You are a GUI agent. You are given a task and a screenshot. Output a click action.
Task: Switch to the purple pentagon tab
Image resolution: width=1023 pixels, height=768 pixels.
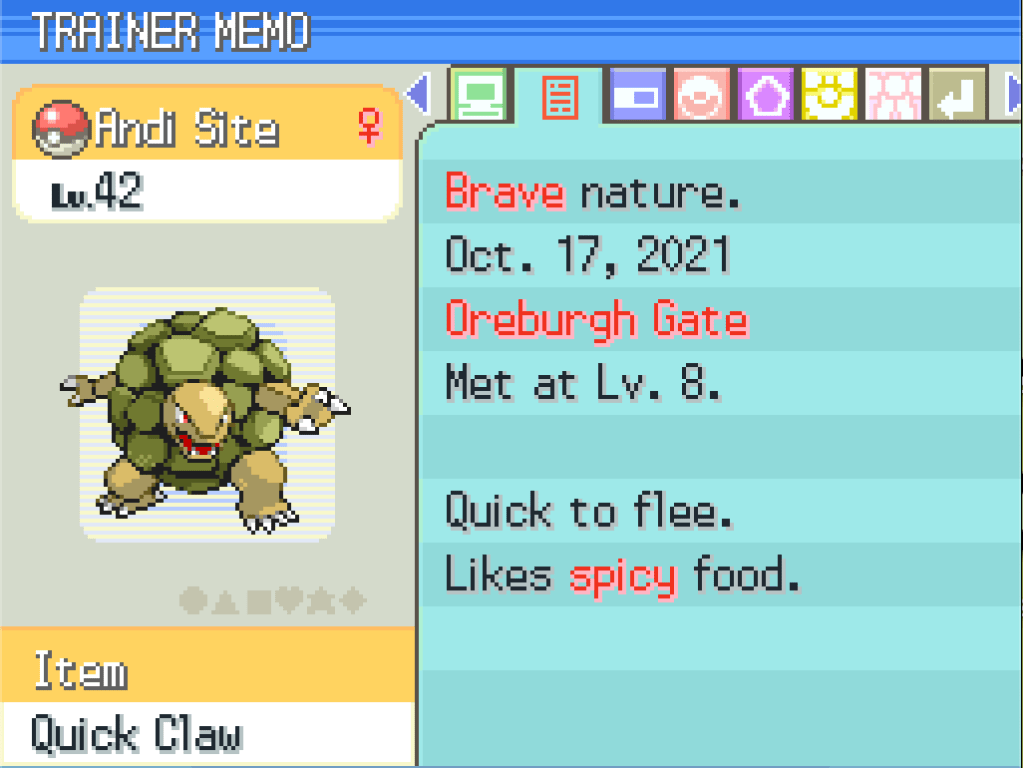[765, 96]
